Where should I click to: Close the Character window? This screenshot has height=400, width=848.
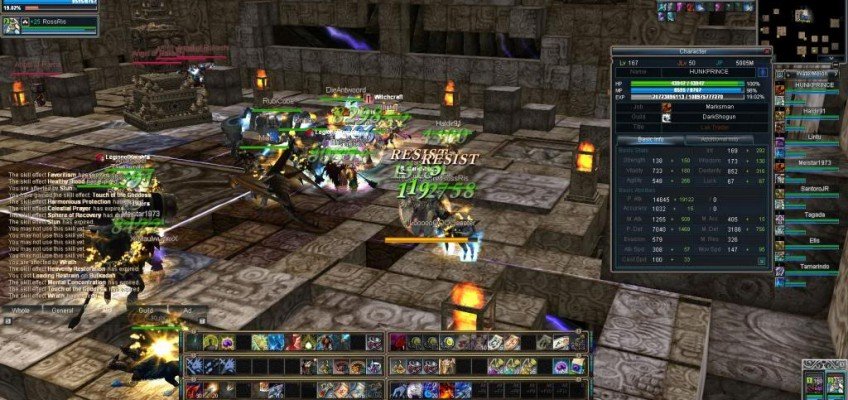pyautogui.click(x=766, y=50)
